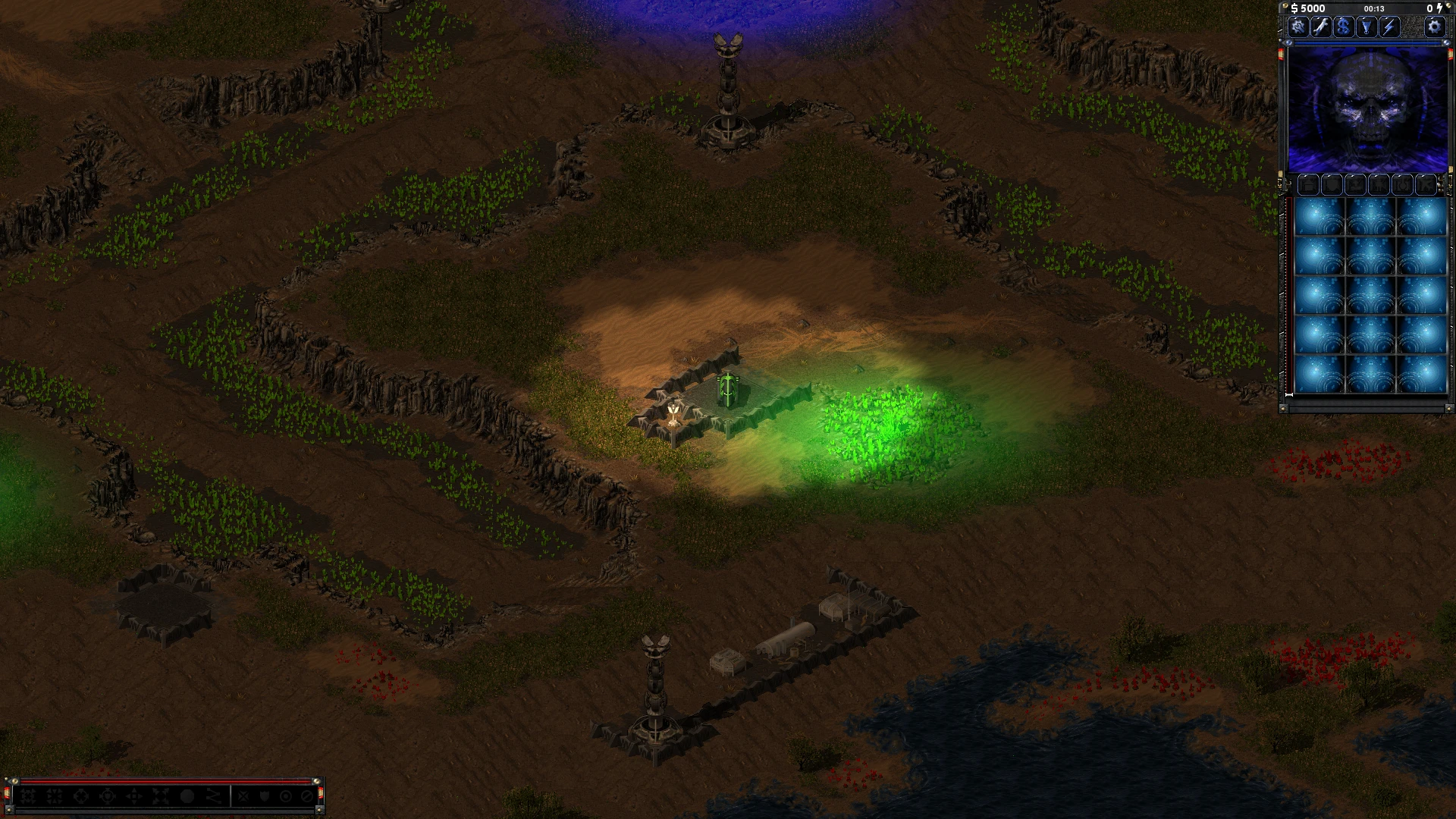
Task: Activate the wrench repair mode
Action: pyautogui.click(x=1321, y=27)
